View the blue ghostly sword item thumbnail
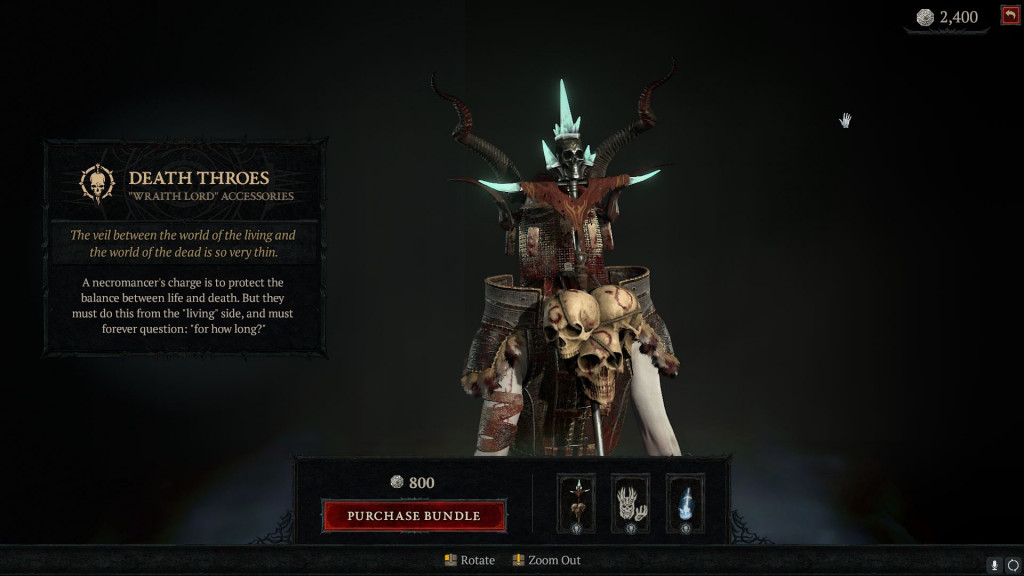The height and width of the screenshot is (576, 1024). (x=685, y=503)
